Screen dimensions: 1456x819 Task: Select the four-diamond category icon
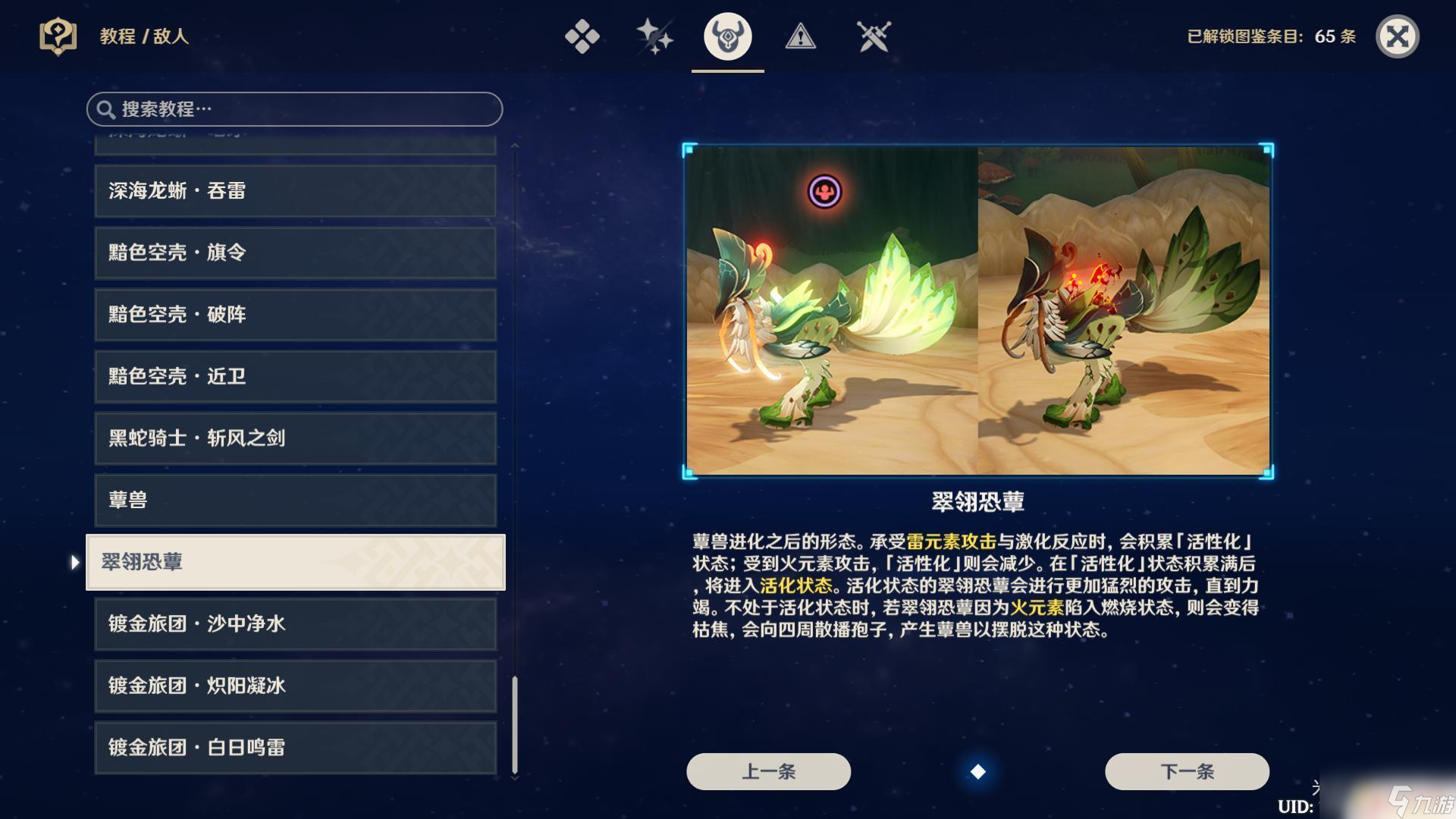pos(581,36)
